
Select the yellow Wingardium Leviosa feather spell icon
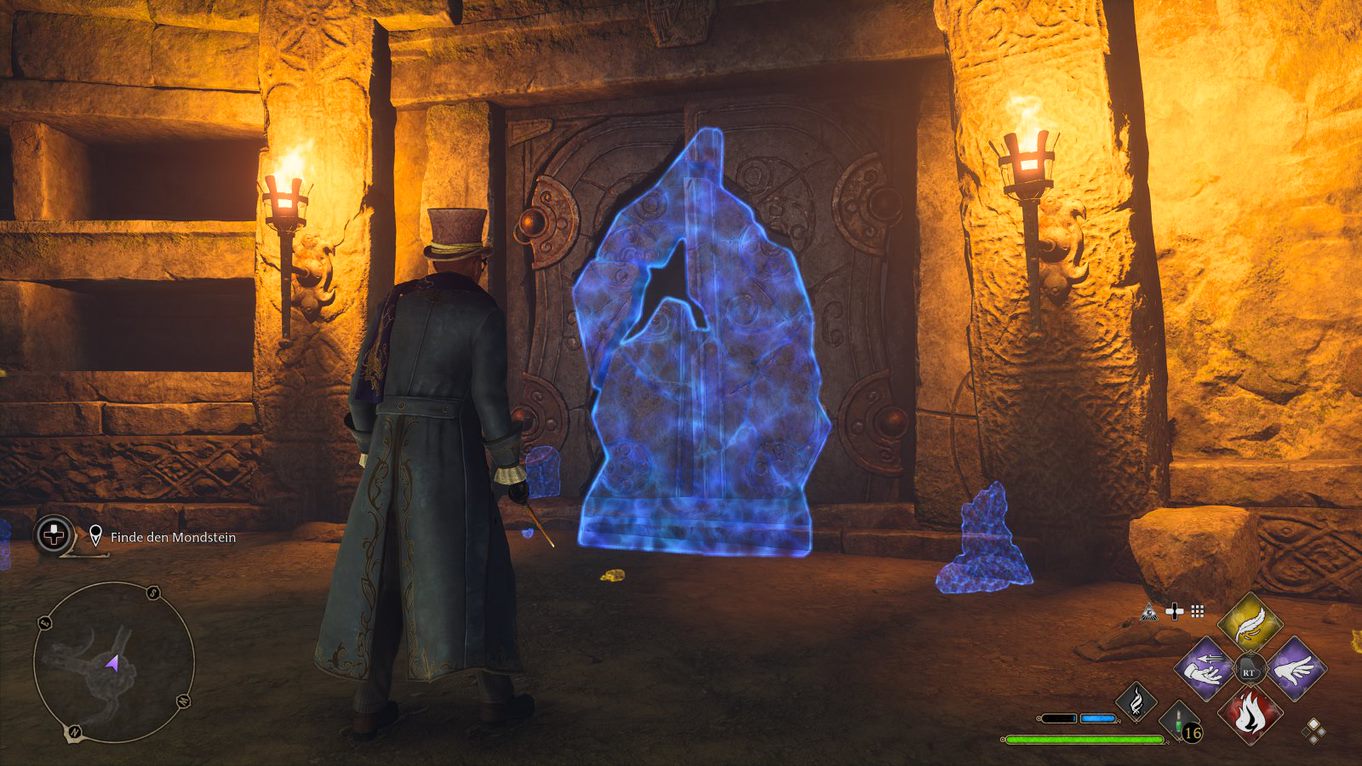click(1249, 625)
